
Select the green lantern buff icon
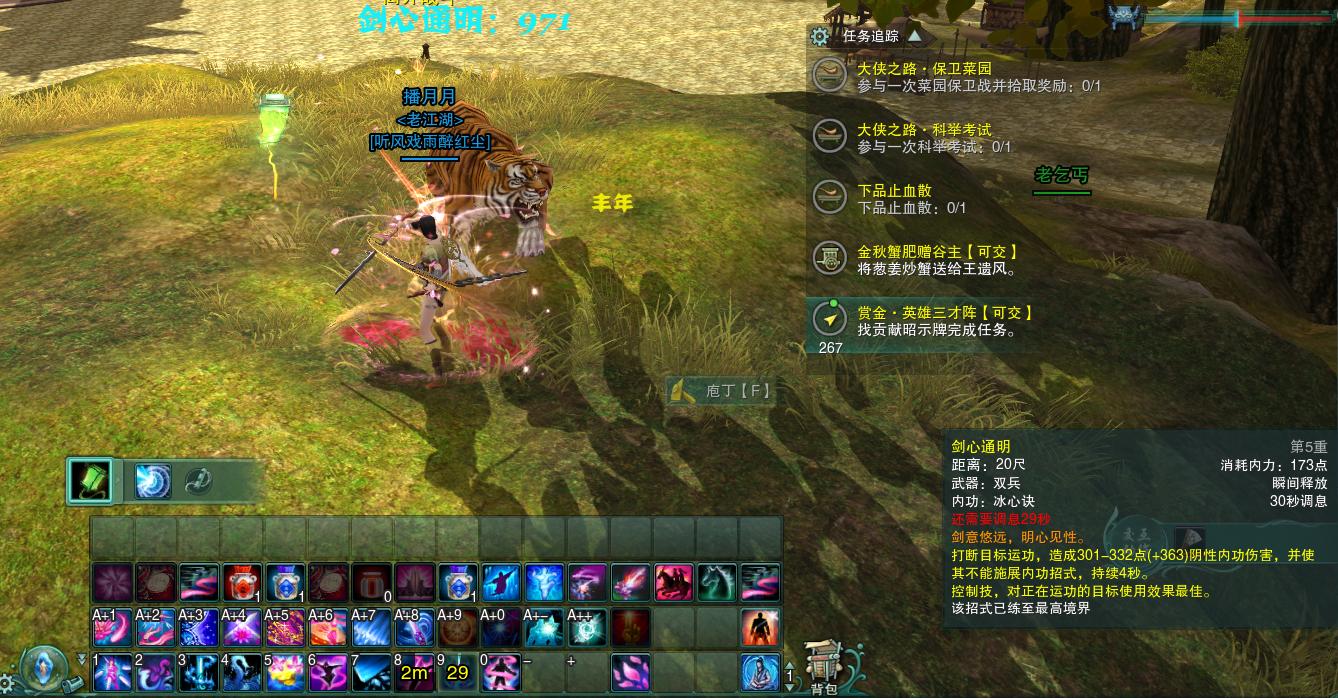[x=91, y=481]
